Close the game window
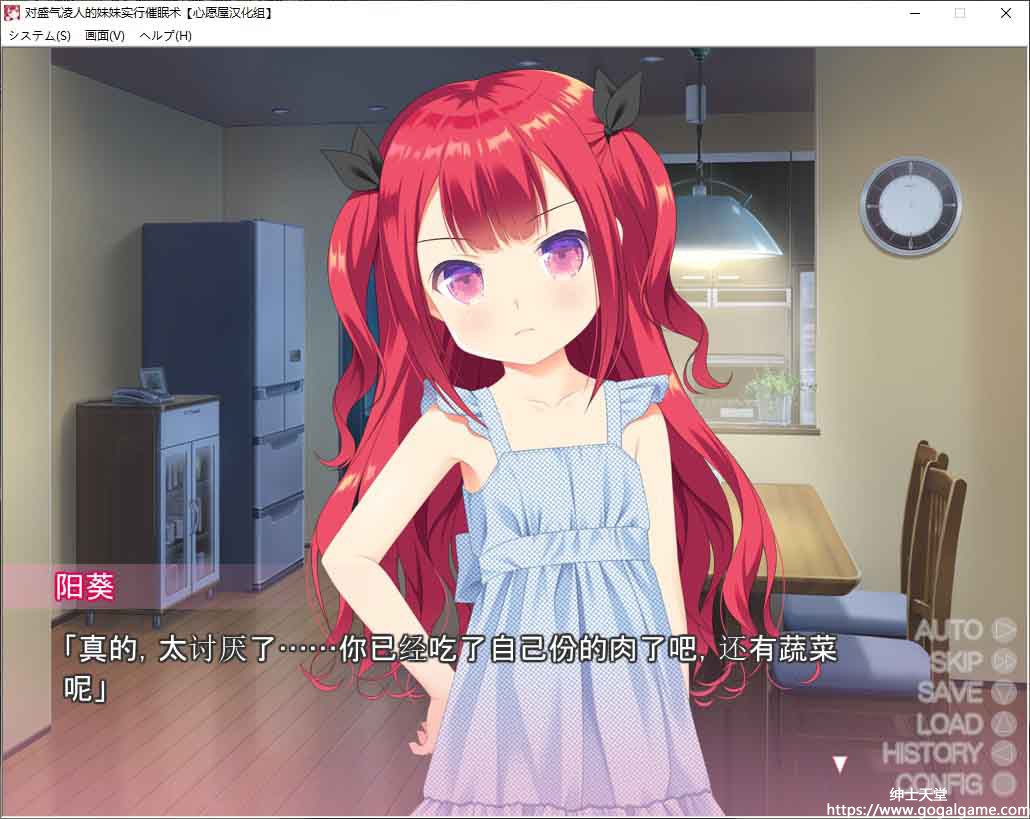Screen dimensions: 1030x819 click(x=1006, y=13)
